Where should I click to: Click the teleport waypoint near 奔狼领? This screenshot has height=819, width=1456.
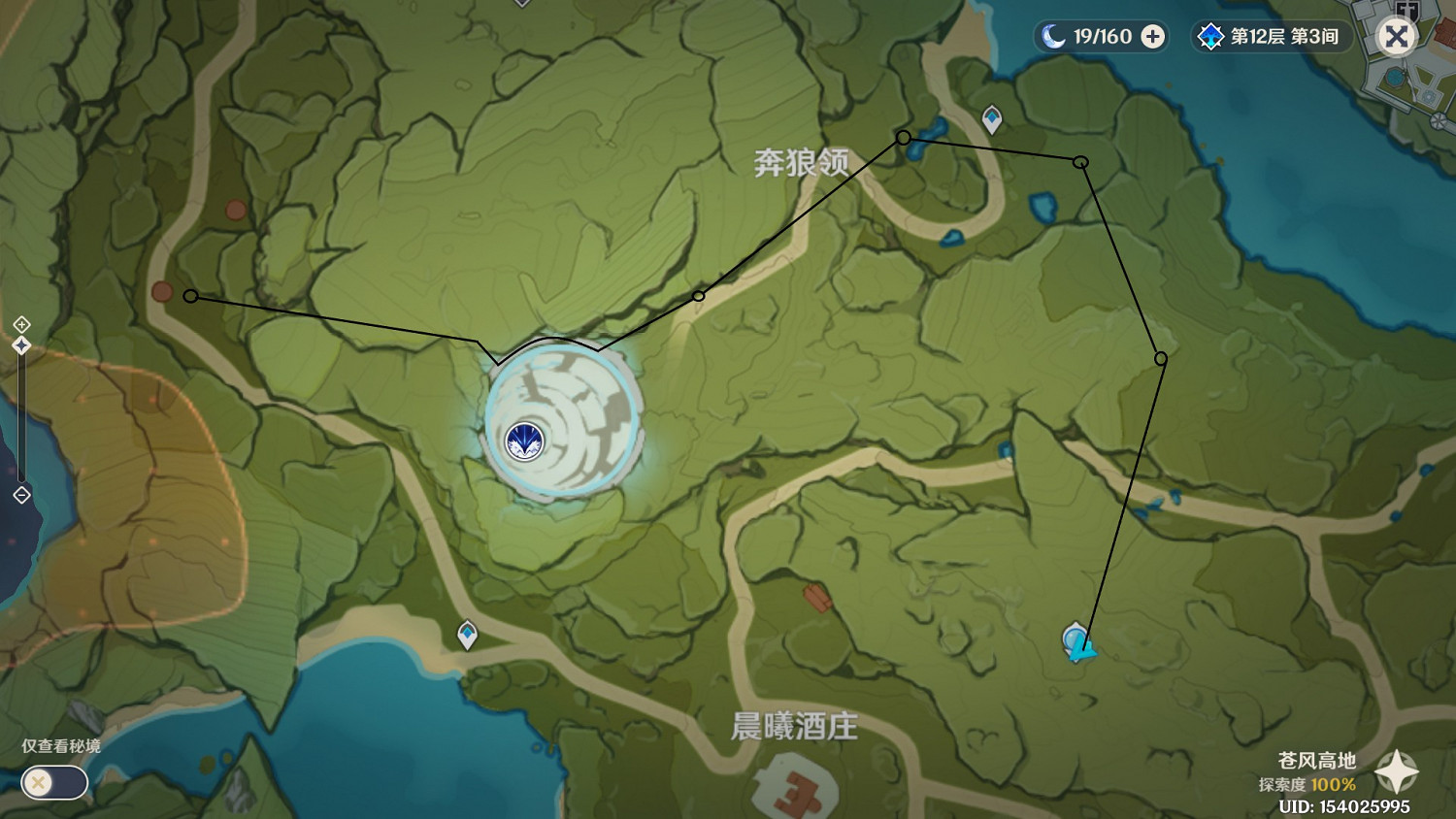click(x=990, y=116)
